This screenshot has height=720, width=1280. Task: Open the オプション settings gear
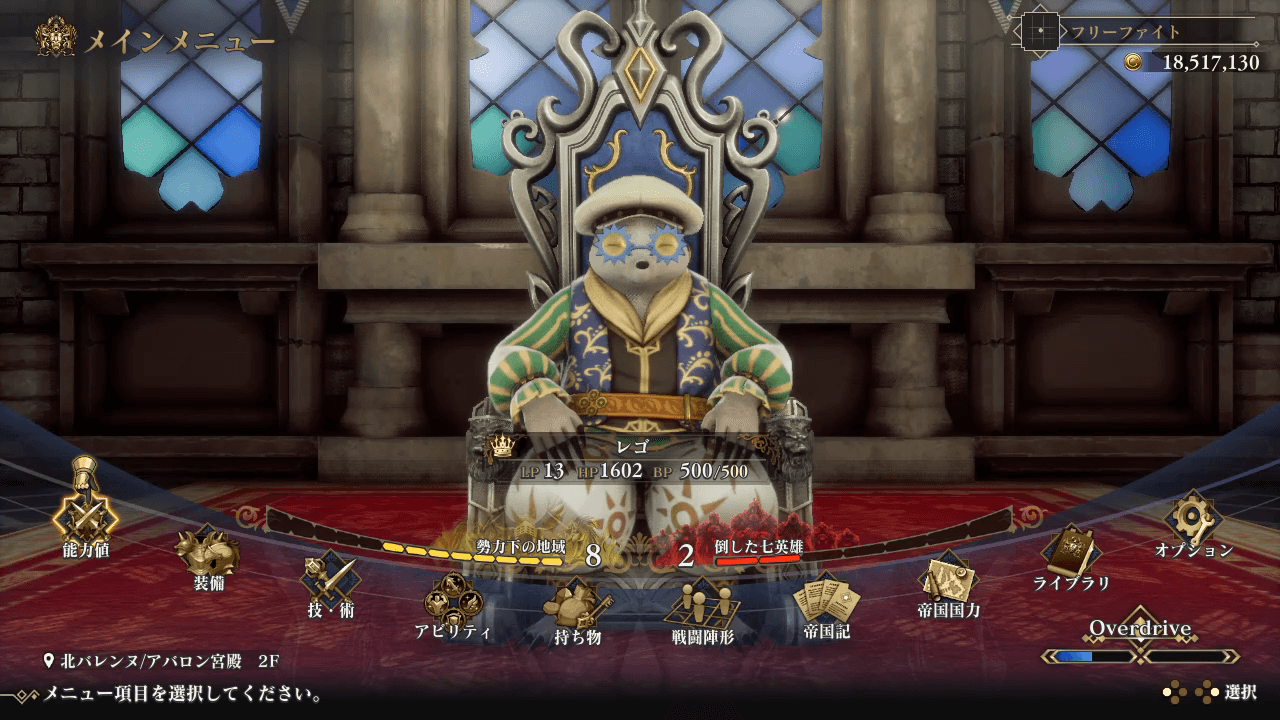1193,519
